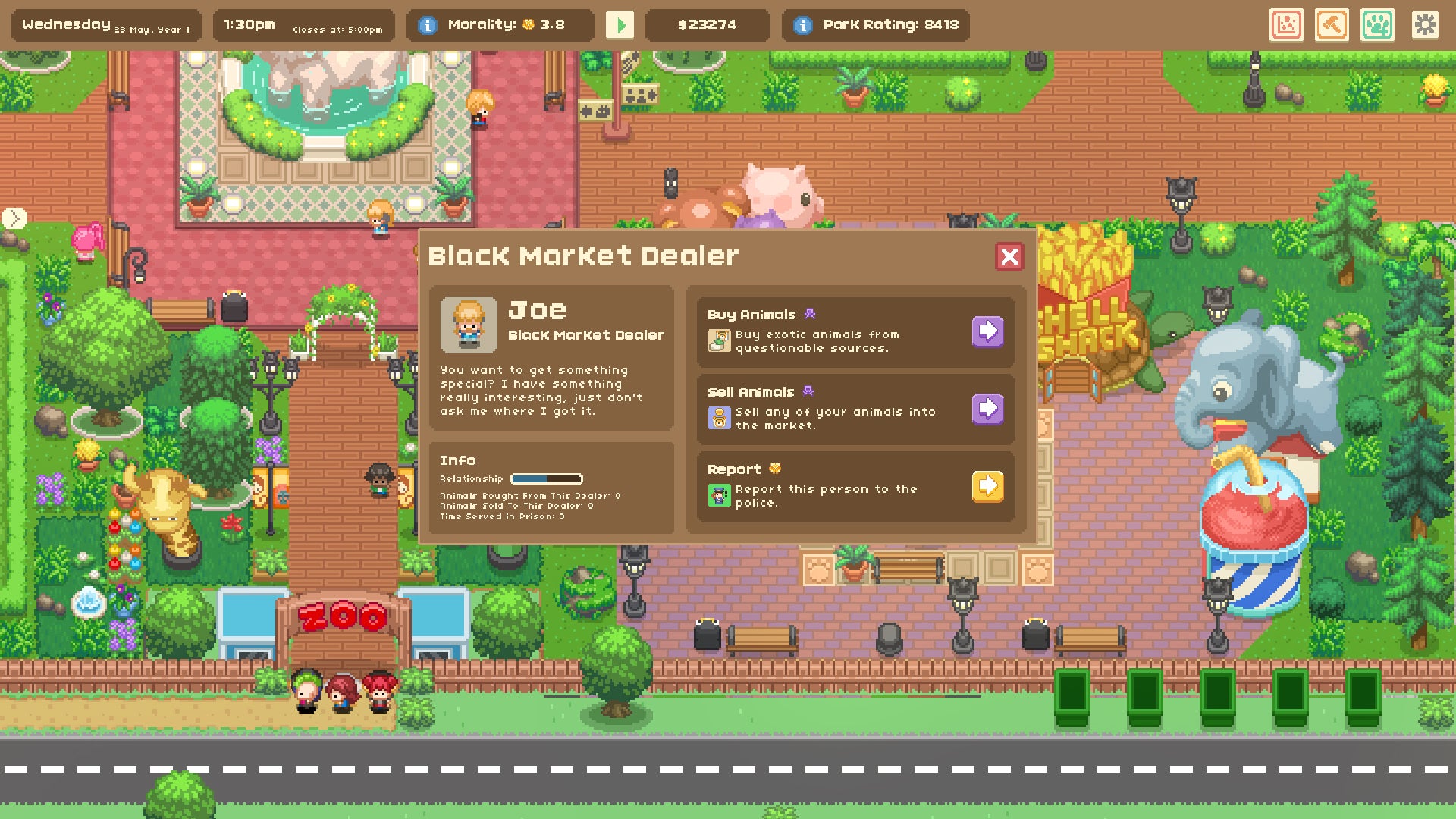Open the build menu via the hammer icon
The width and height of the screenshot is (1456, 819).
(1331, 25)
